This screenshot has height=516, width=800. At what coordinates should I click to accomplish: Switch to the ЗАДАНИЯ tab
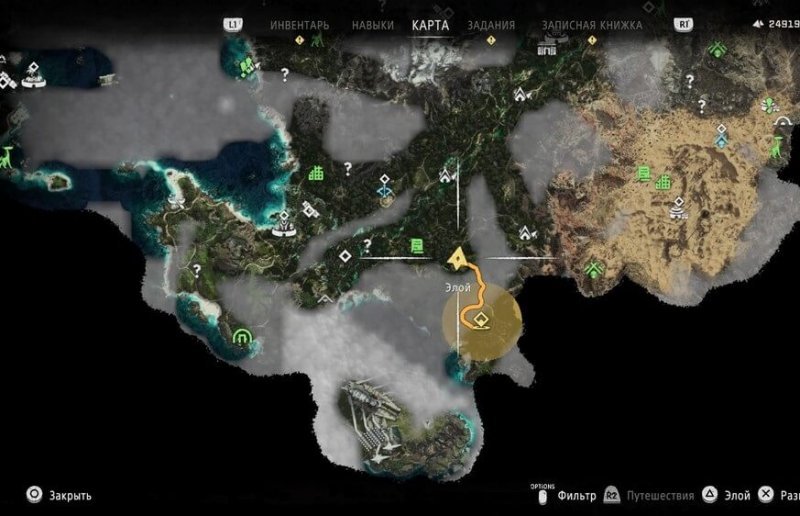pos(492,25)
